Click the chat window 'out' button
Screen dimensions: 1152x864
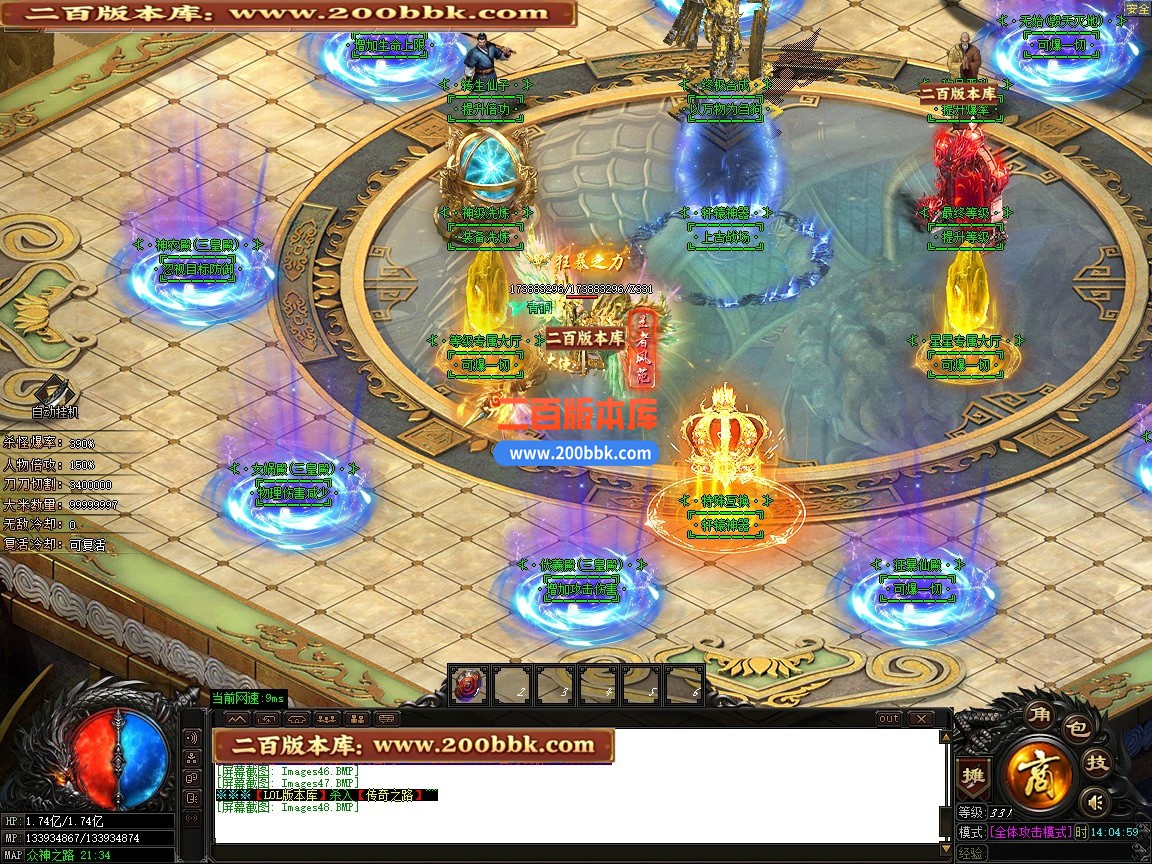(888, 719)
